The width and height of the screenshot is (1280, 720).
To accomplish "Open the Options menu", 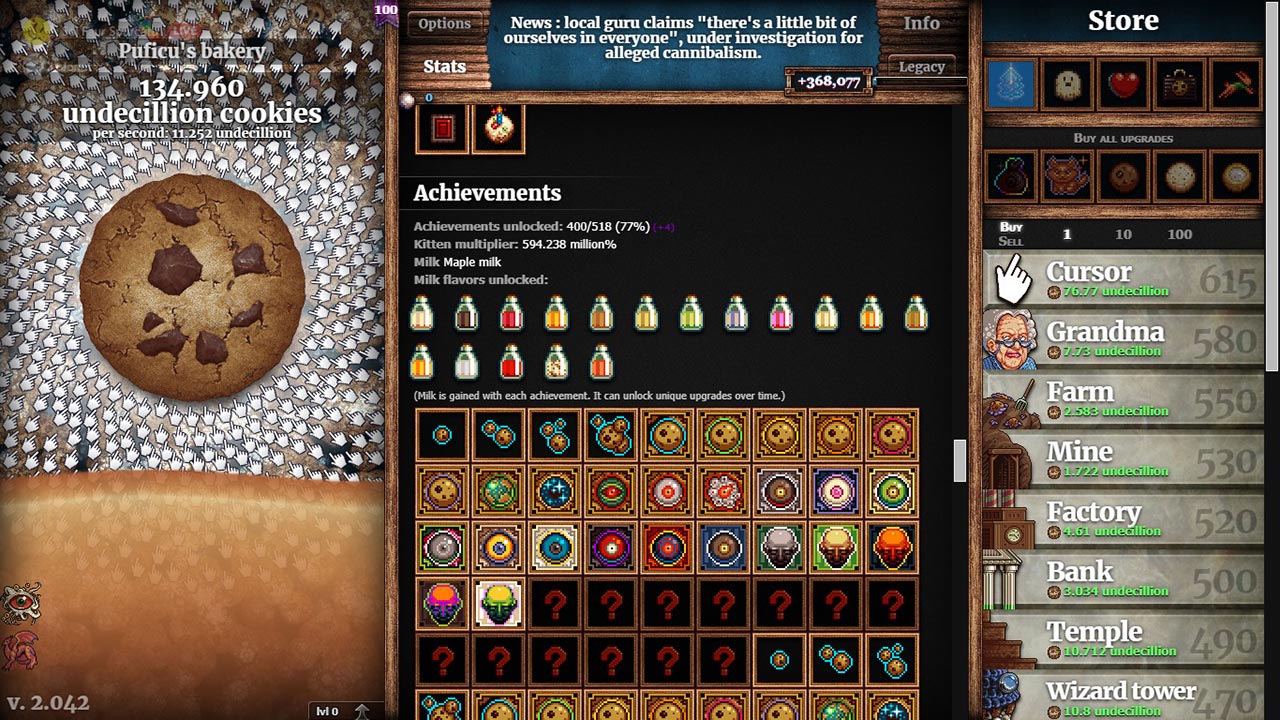I will [x=444, y=23].
